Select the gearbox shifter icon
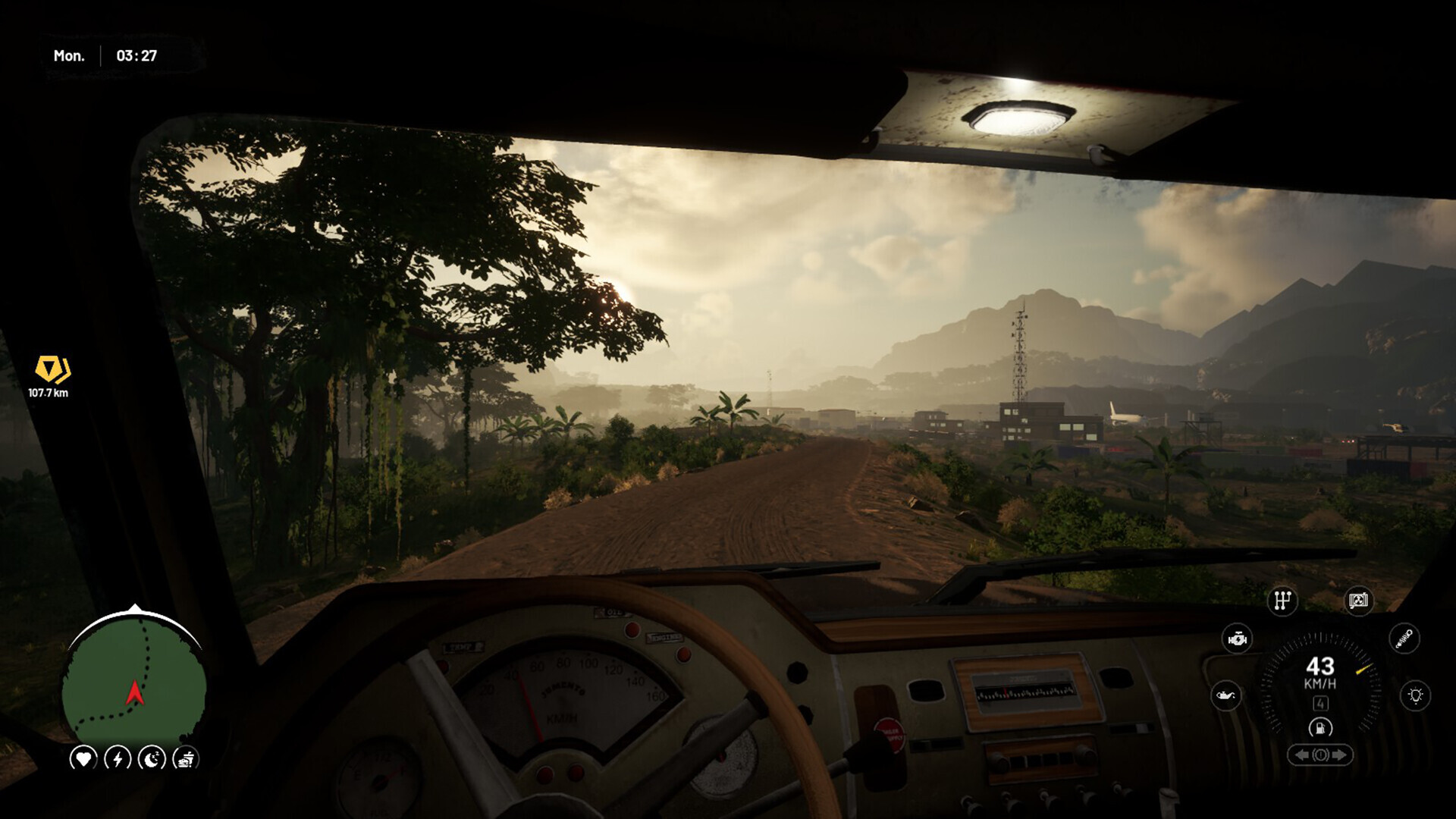 pos(1282,601)
